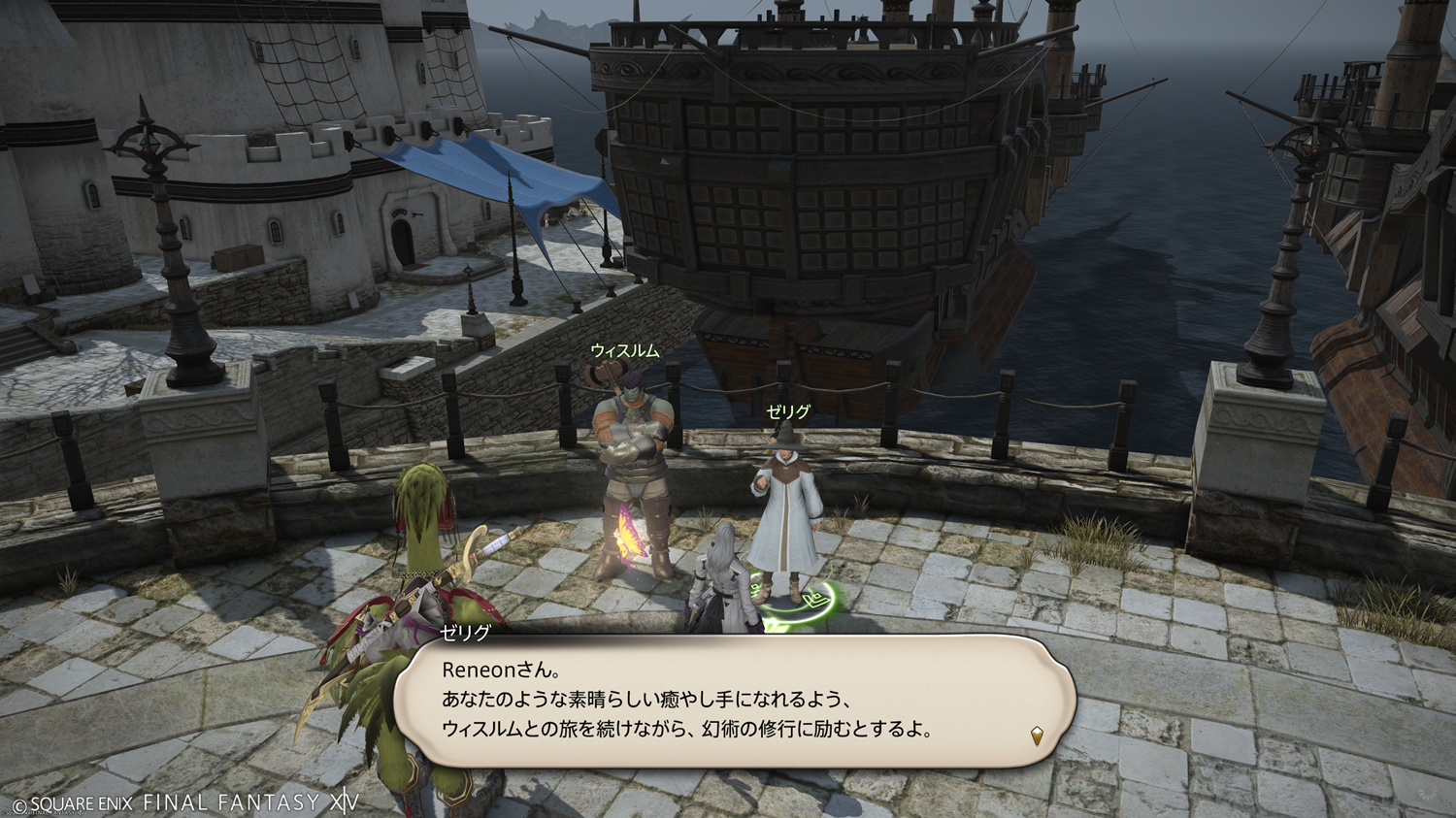Advance dialogue with the gold arrow indicator

[x=1037, y=736]
